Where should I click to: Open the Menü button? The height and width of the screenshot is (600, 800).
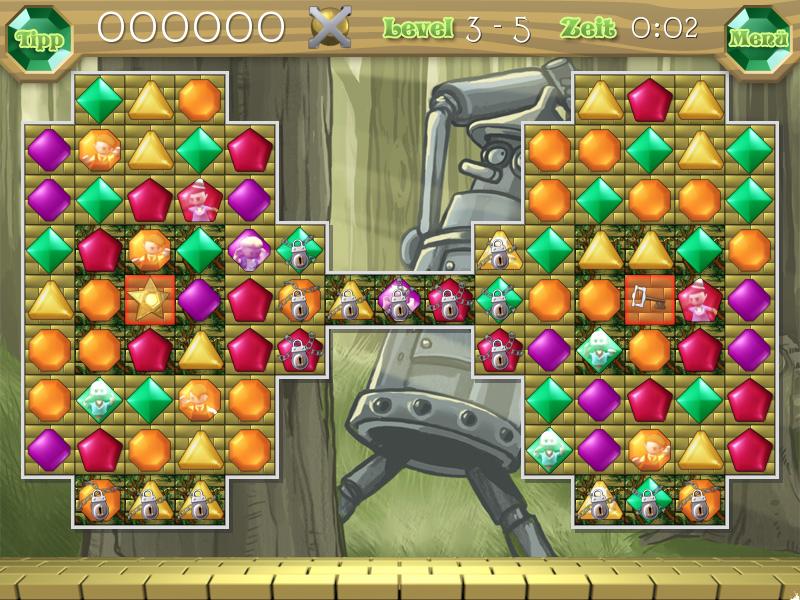click(757, 39)
